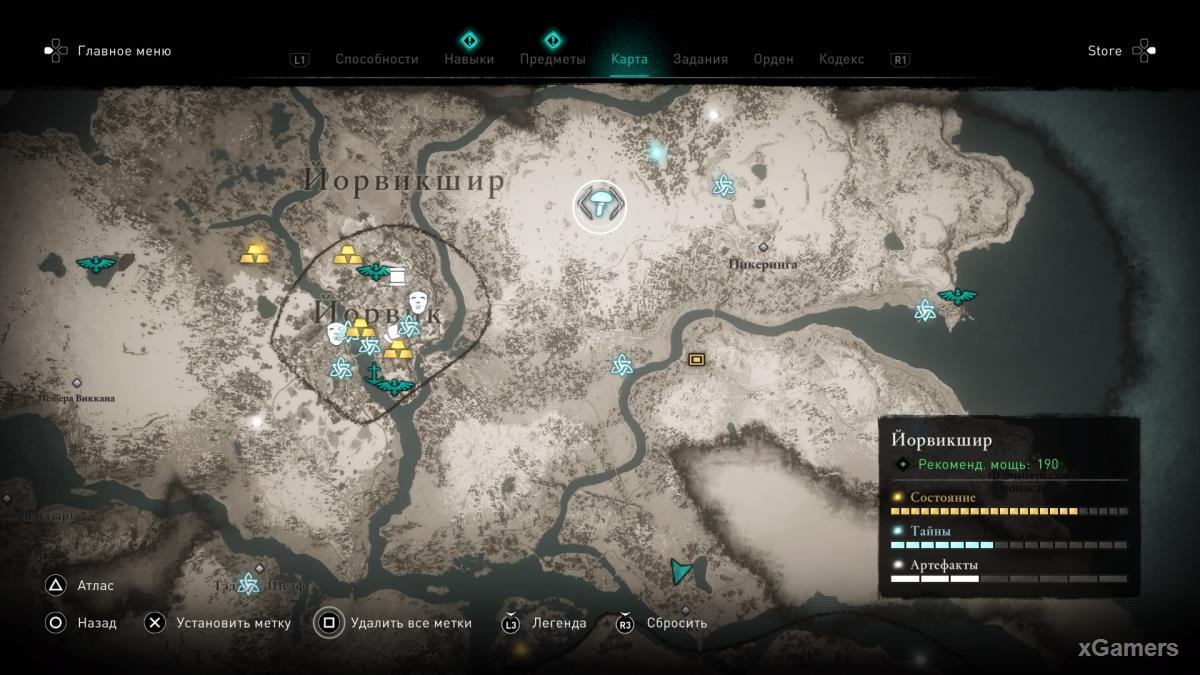Open the Кодекс tab
Image resolution: width=1200 pixels, height=675 pixels.
pyautogui.click(x=841, y=59)
